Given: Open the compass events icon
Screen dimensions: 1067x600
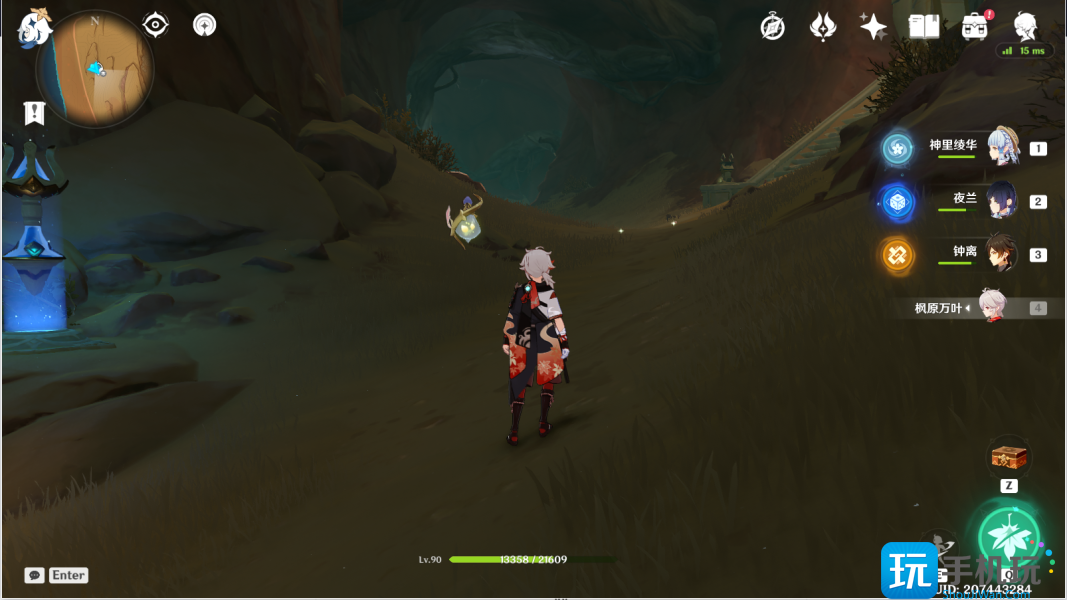Looking at the screenshot, I should click(x=772, y=27).
